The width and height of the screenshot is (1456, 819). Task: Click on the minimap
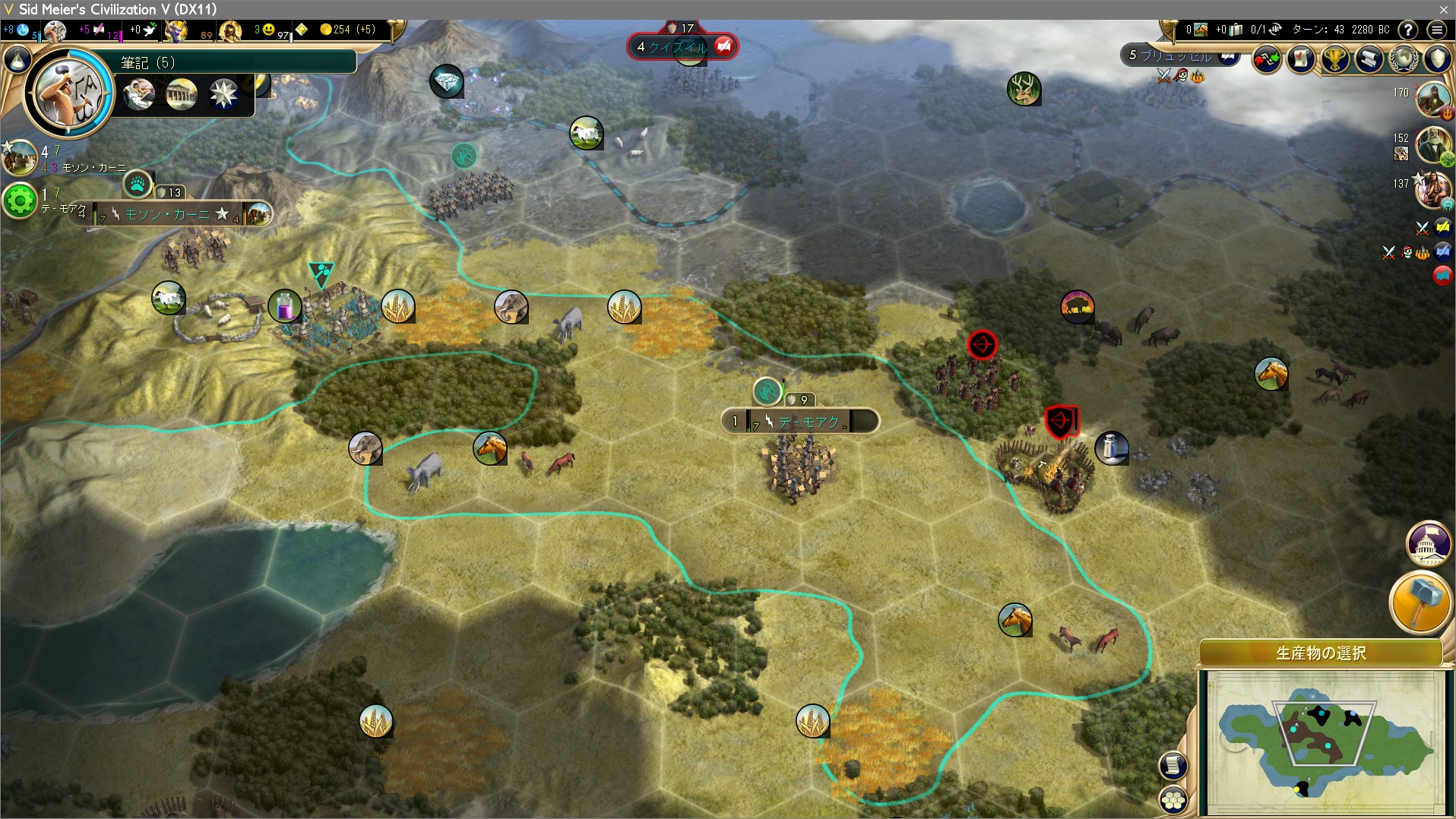point(1325,739)
